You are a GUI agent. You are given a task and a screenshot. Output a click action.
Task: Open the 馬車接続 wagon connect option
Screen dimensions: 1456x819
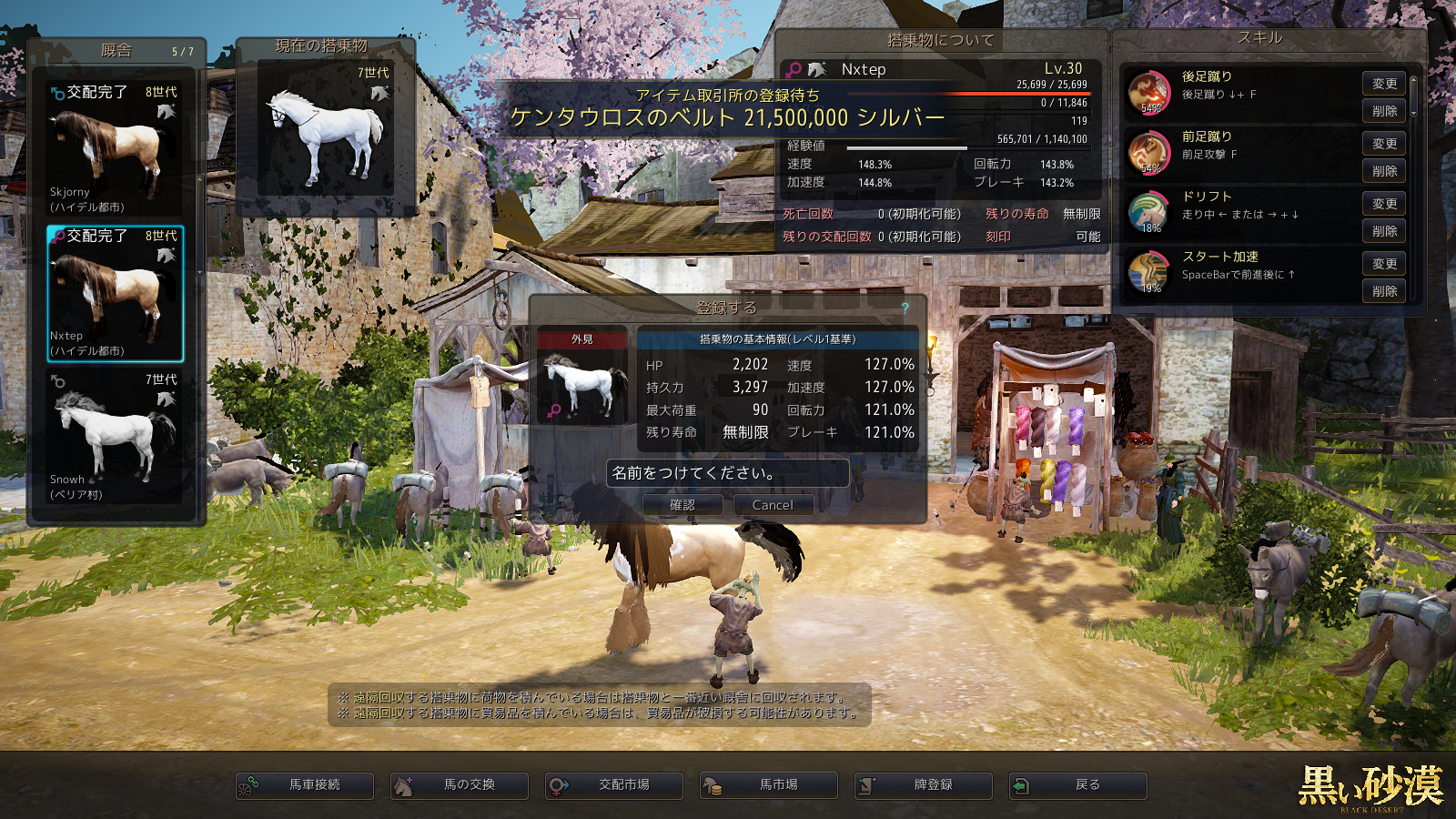pyautogui.click(x=305, y=785)
